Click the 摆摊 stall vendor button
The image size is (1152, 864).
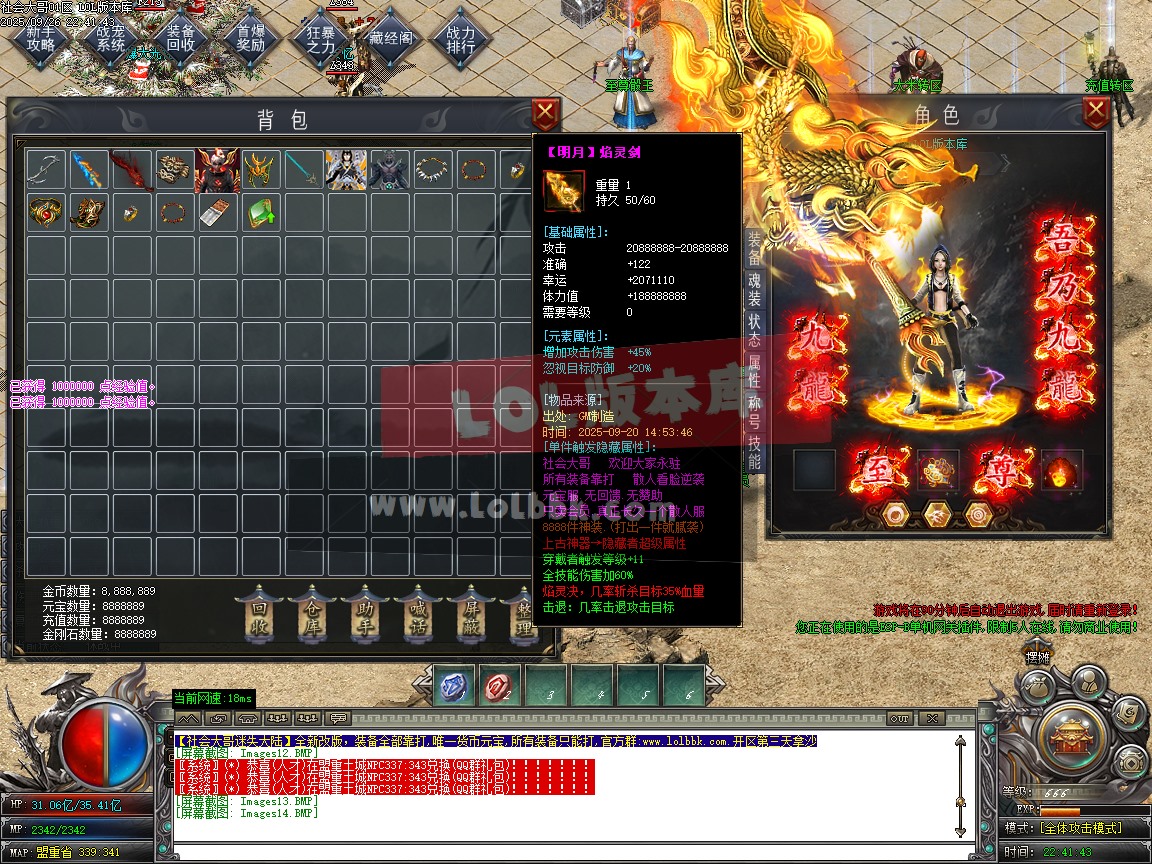coord(1038,656)
